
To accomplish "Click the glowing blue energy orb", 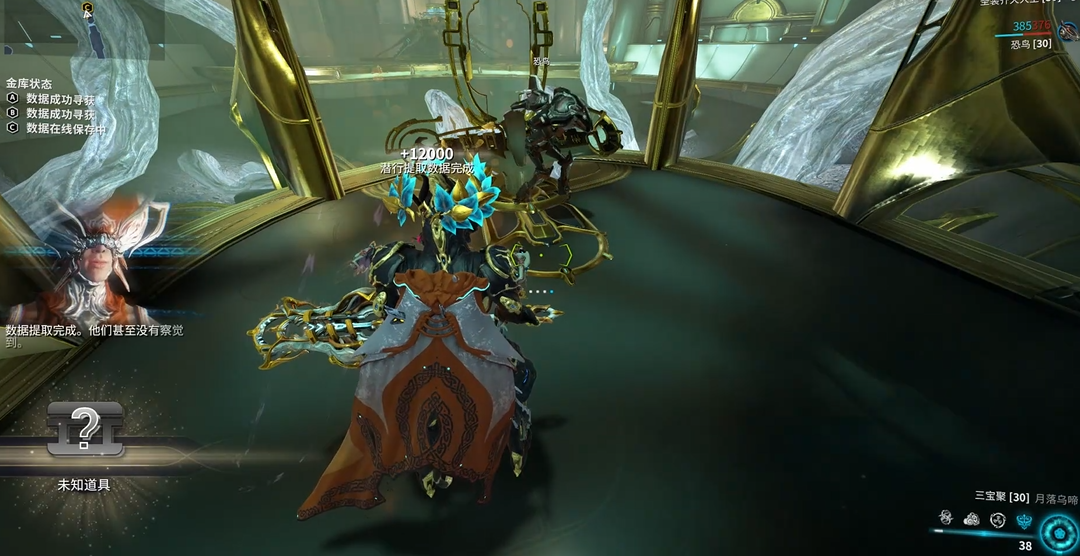I will click(1058, 532).
